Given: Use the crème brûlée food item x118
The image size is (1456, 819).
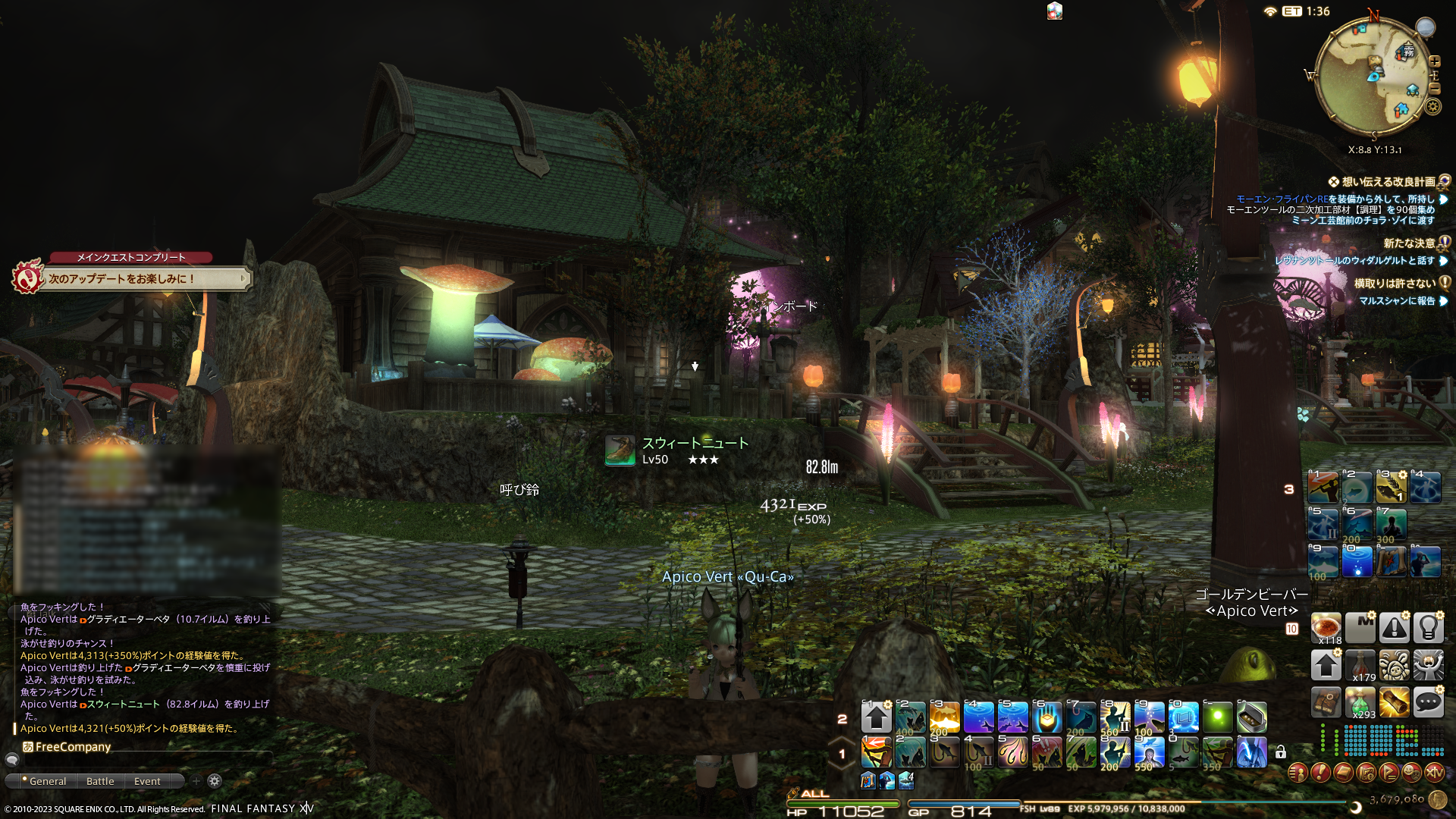Looking at the screenshot, I should point(1326,628).
